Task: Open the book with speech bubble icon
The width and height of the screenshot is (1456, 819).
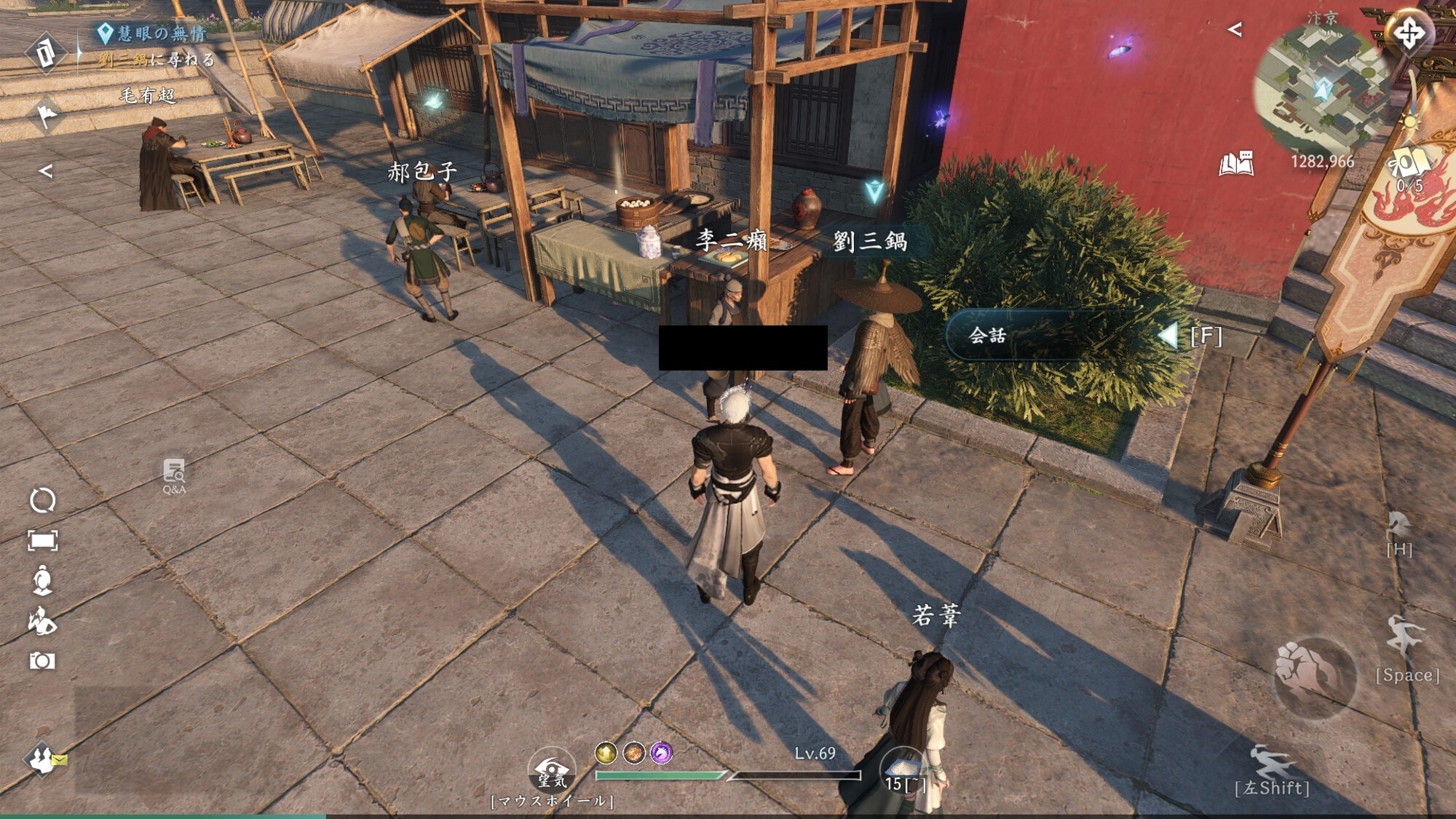Action: (1236, 164)
